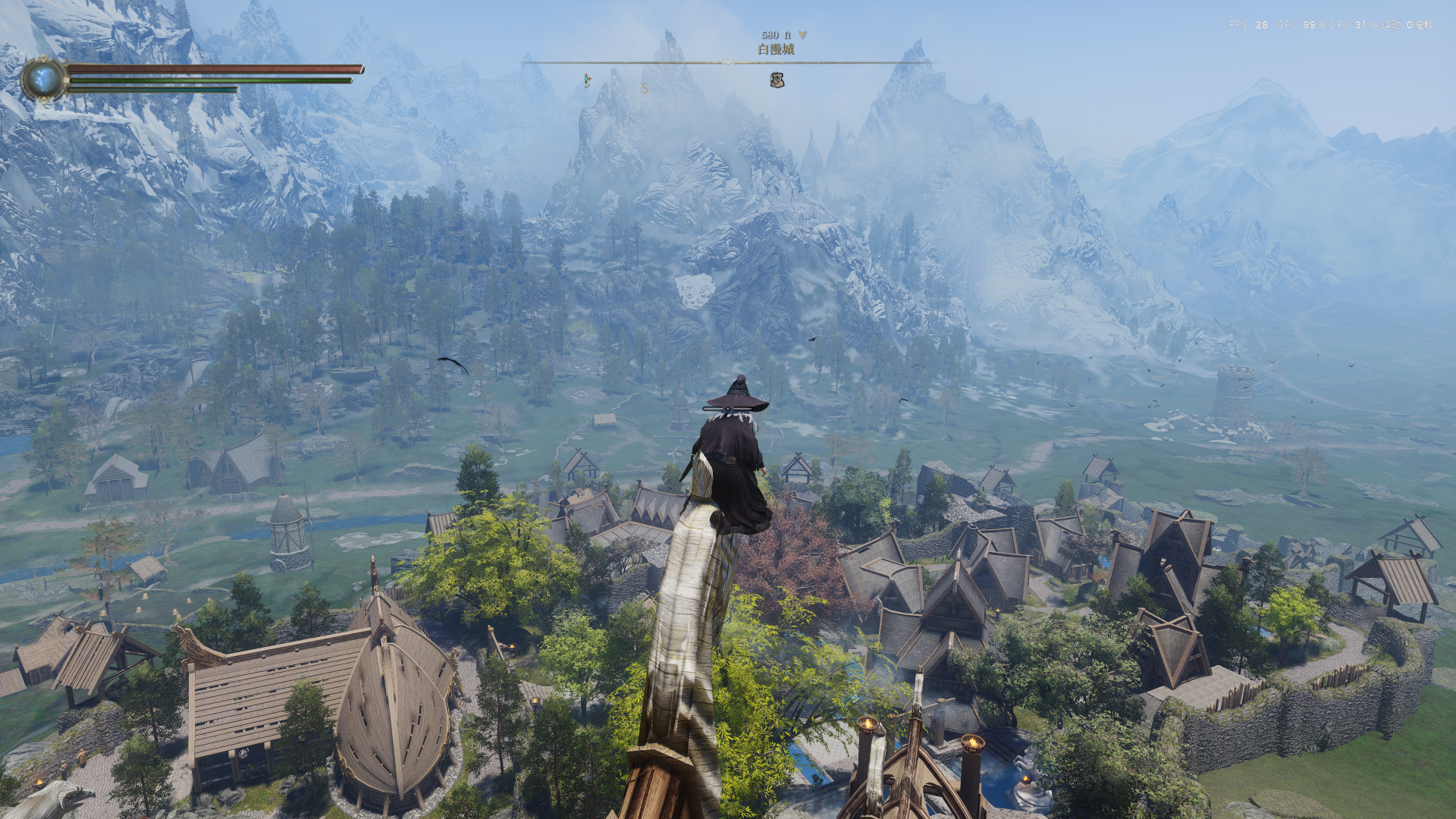
Task: Toggle the center chevron under the compass line
Action: 727,62
